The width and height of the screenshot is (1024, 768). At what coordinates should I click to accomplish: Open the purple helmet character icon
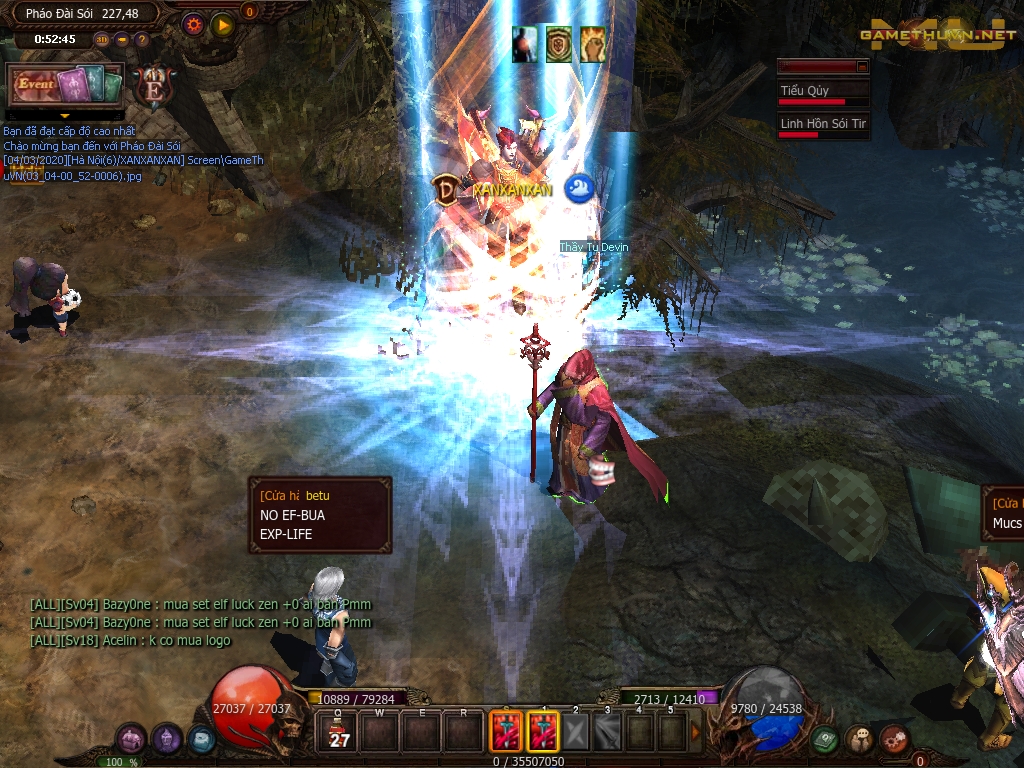[x=166, y=740]
